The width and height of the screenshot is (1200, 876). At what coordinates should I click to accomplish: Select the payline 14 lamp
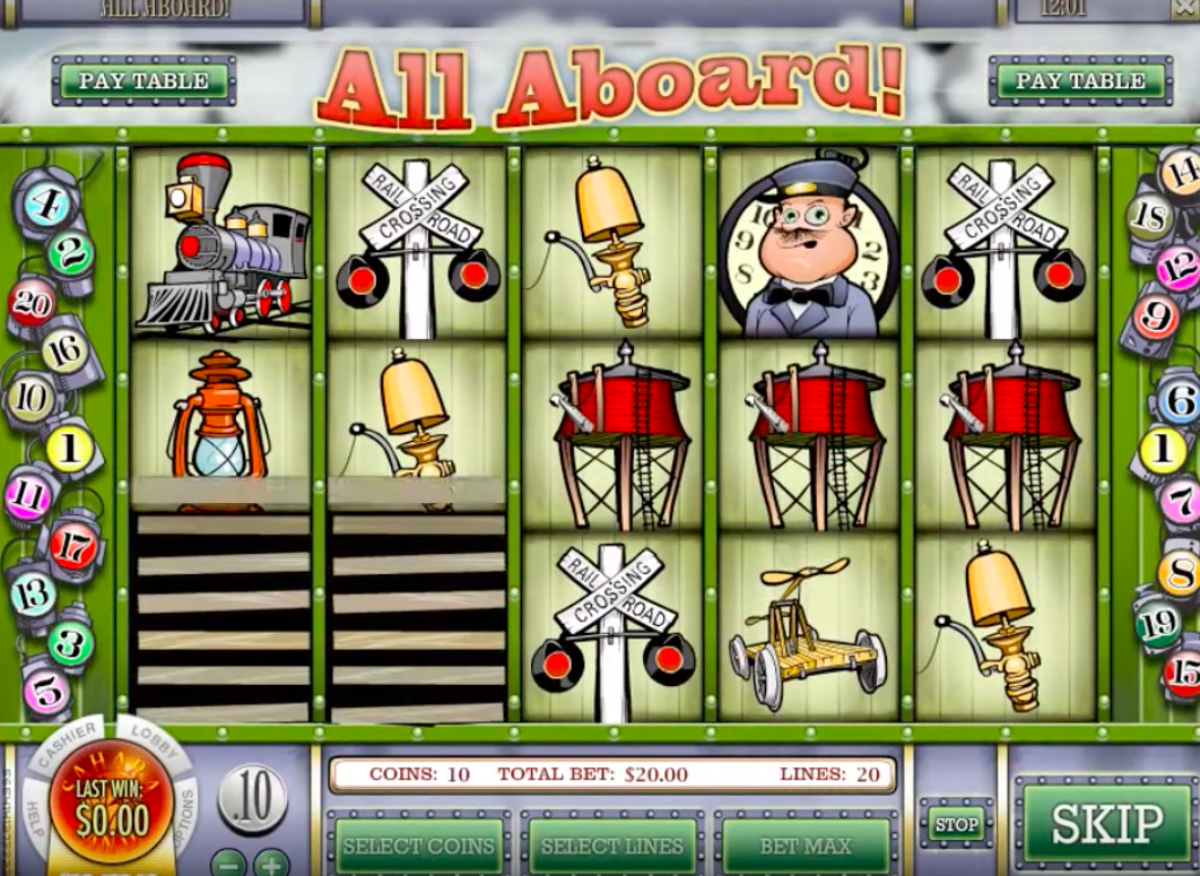[1181, 172]
